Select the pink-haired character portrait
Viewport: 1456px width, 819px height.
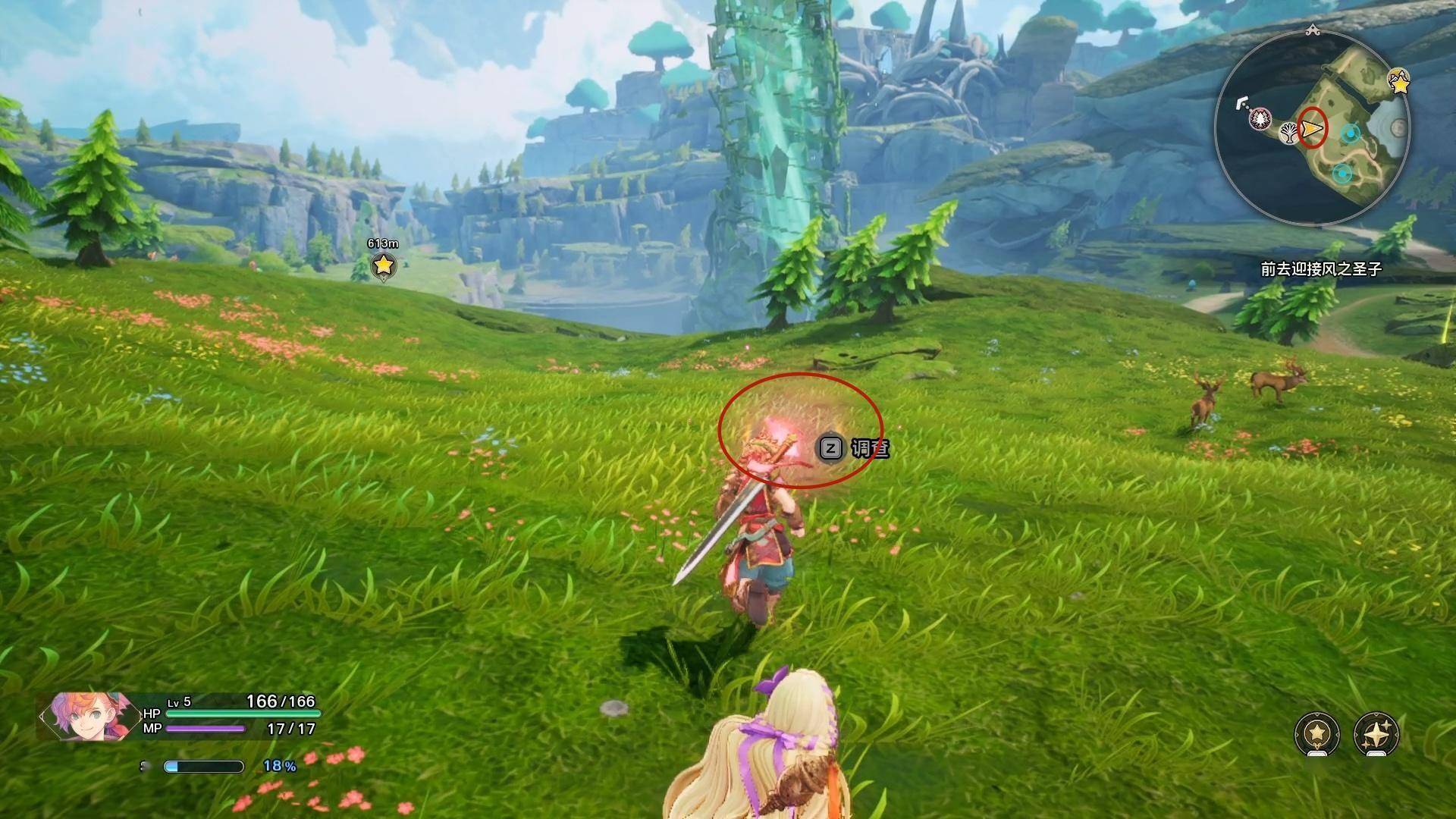[80, 717]
